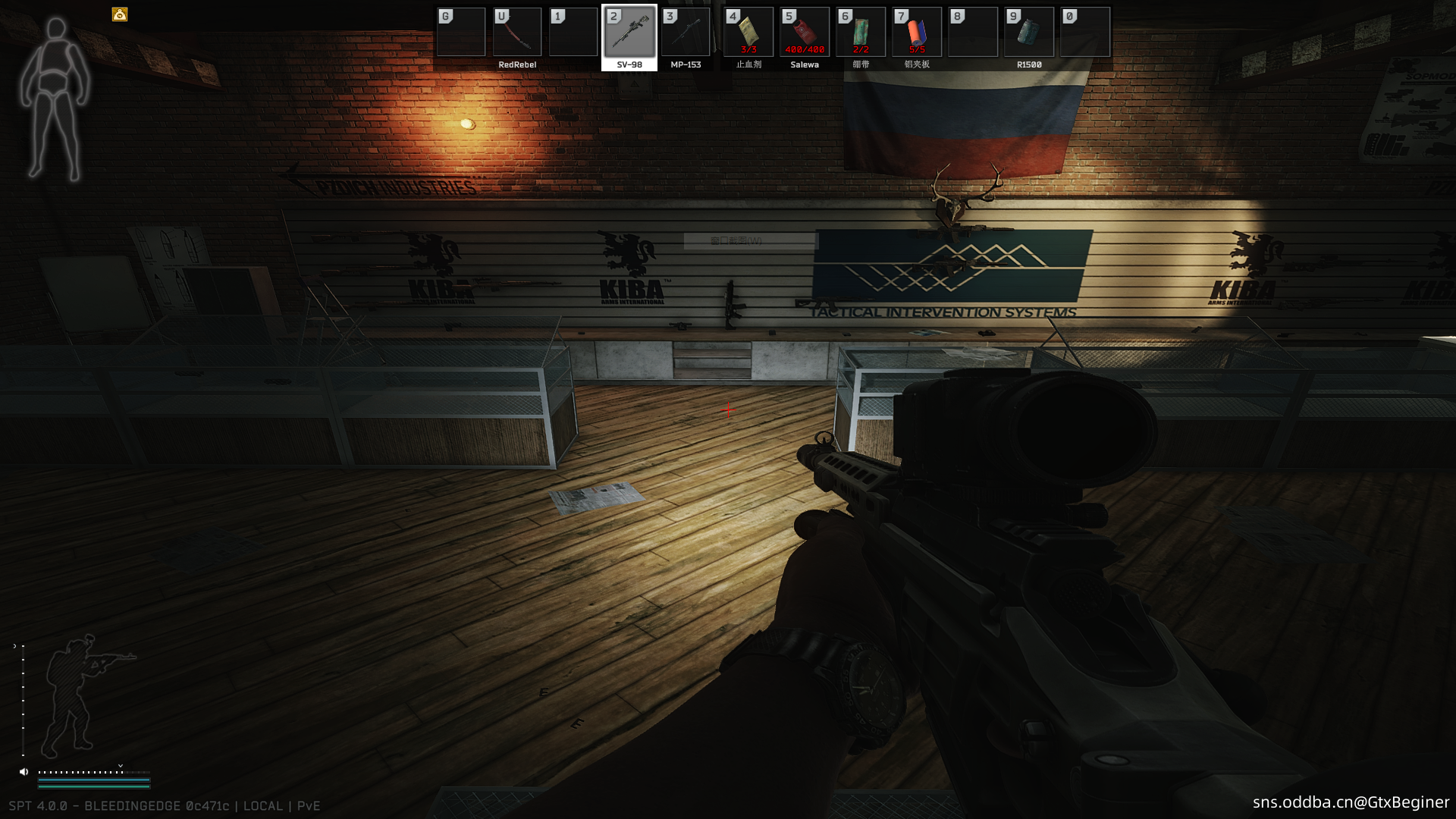Choose the SV-98 sniper rifle slot
The image size is (1456, 819).
click(629, 33)
